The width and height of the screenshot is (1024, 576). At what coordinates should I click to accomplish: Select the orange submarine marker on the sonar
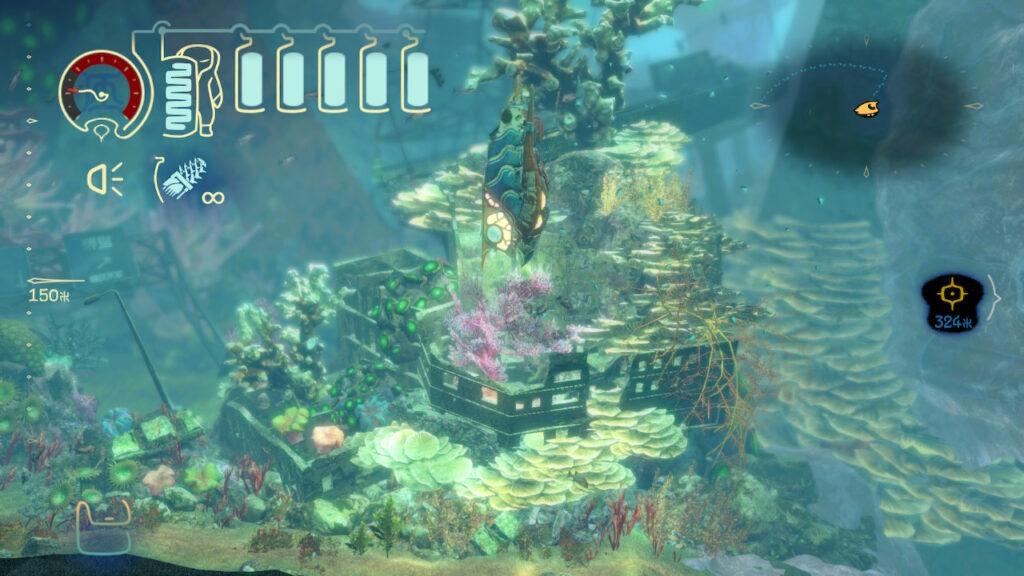pos(866,108)
